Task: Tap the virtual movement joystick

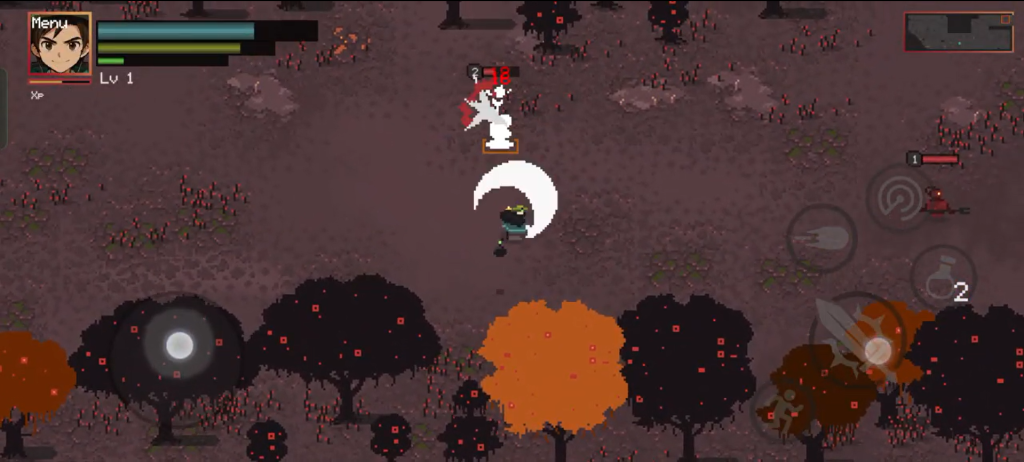Action: 179,346
